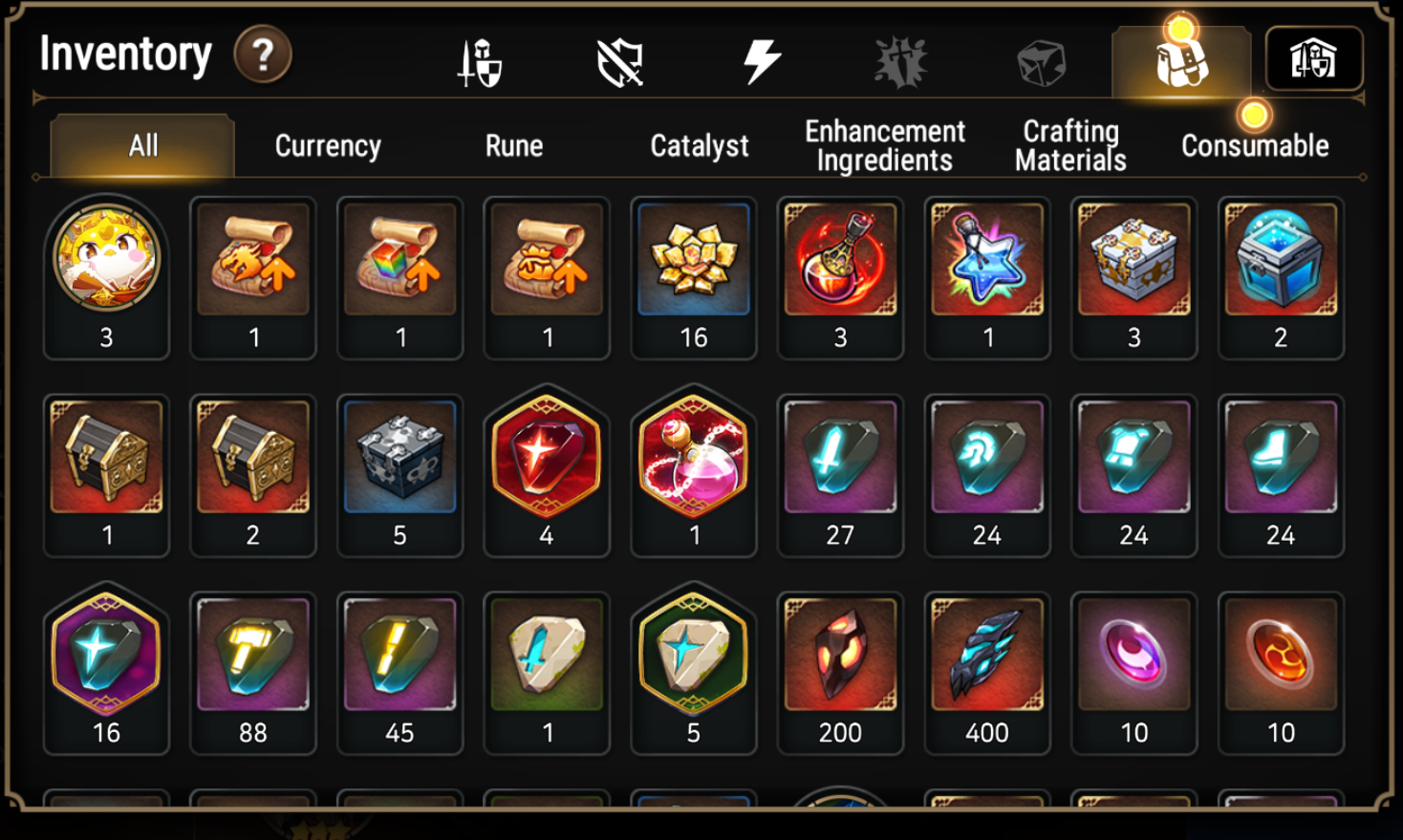The height and width of the screenshot is (840, 1403).
Task: Open the burst emblem section icon
Action: pos(901,59)
